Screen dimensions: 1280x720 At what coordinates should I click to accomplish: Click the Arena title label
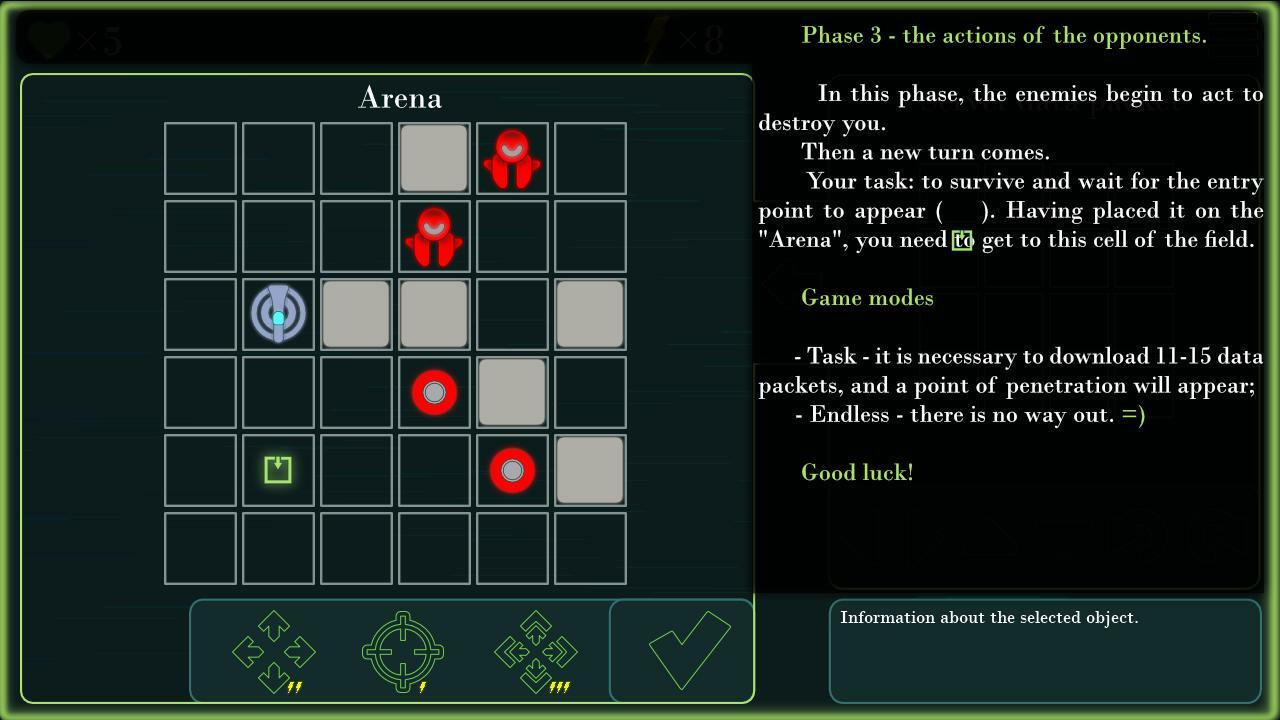tap(400, 97)
